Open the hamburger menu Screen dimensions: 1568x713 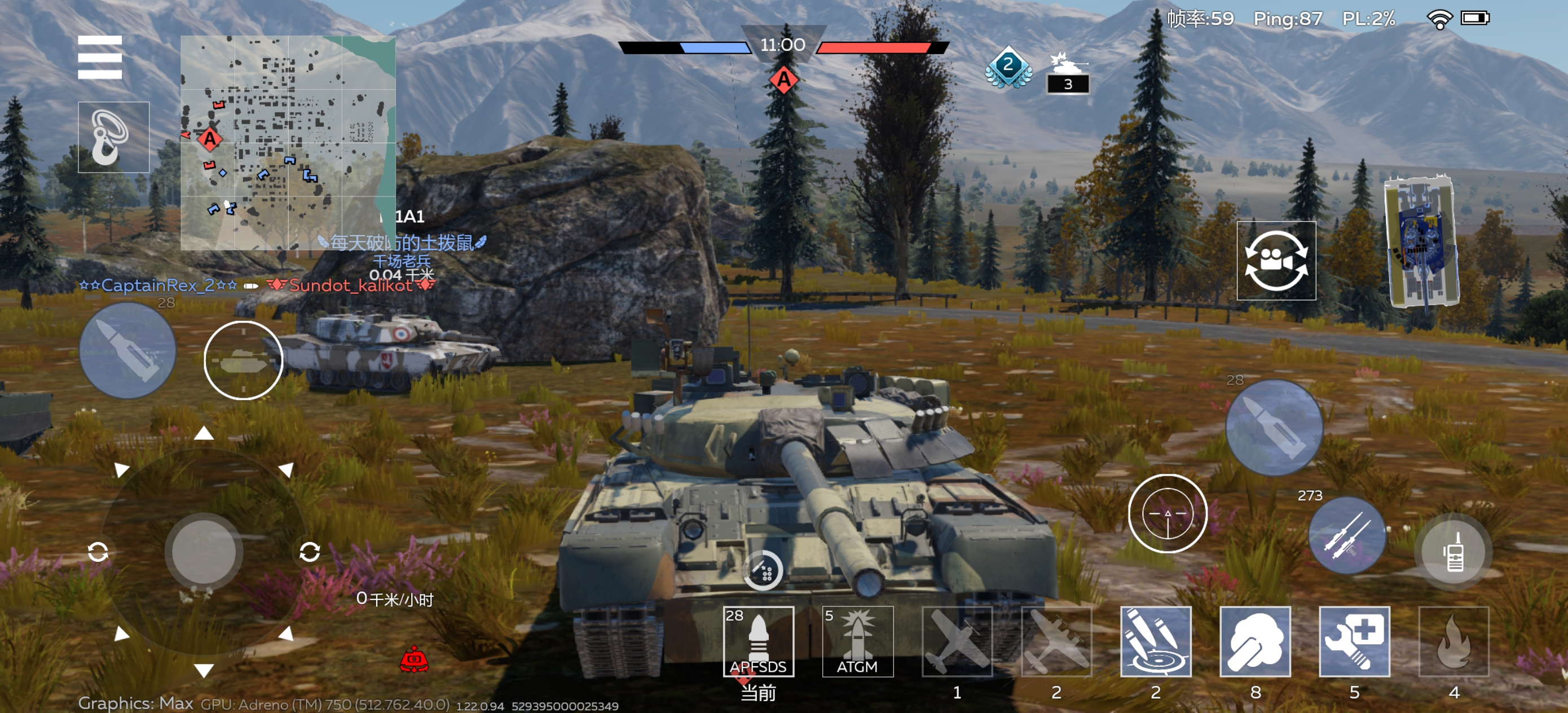pos(100,57)
